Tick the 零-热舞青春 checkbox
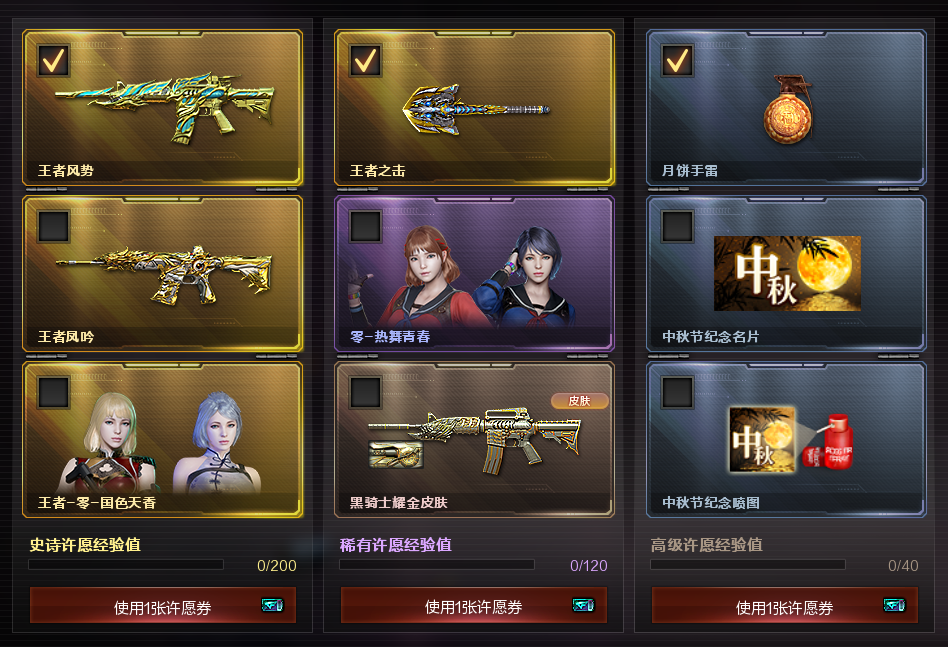The width and height of the screenshot is (948, 647). [366, 226]
